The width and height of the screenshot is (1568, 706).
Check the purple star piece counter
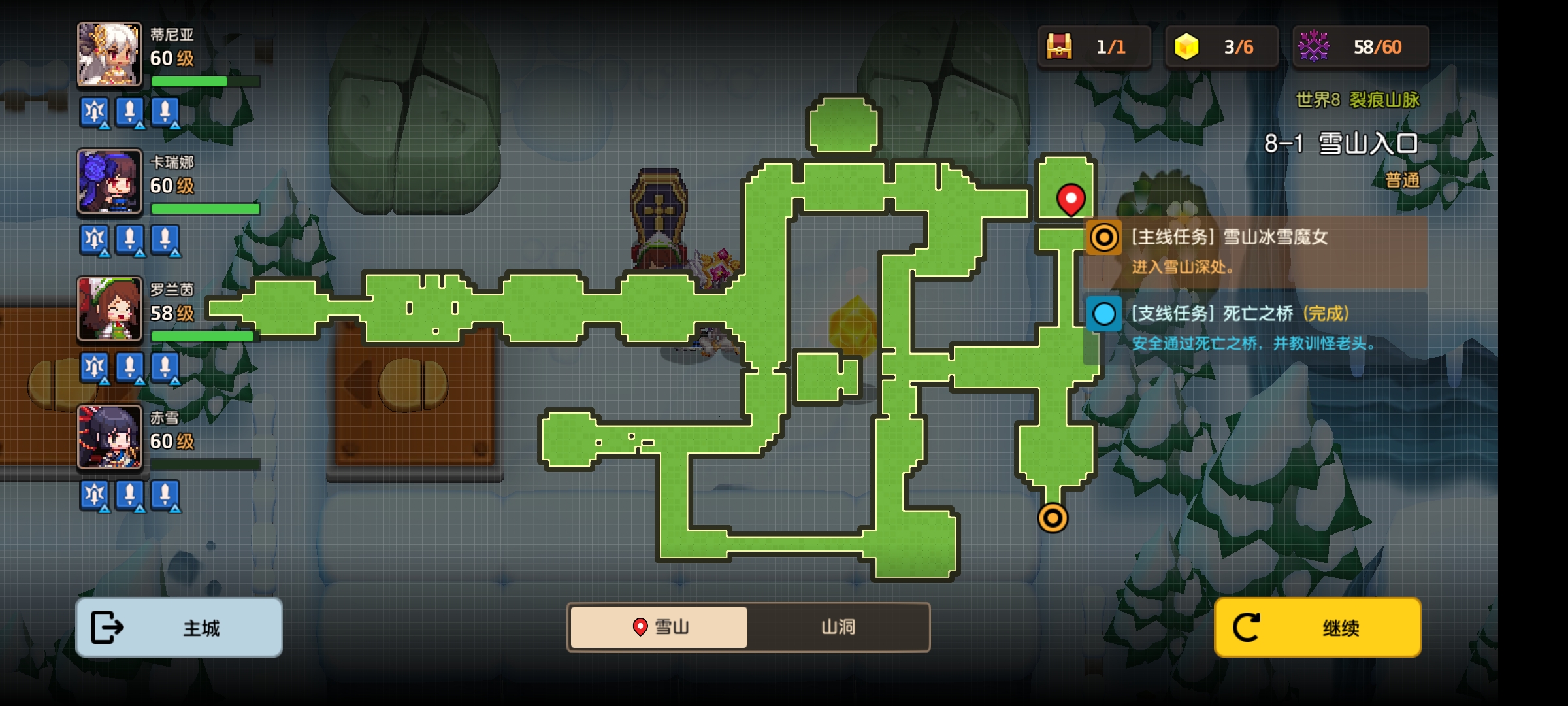pos(1314,47)
